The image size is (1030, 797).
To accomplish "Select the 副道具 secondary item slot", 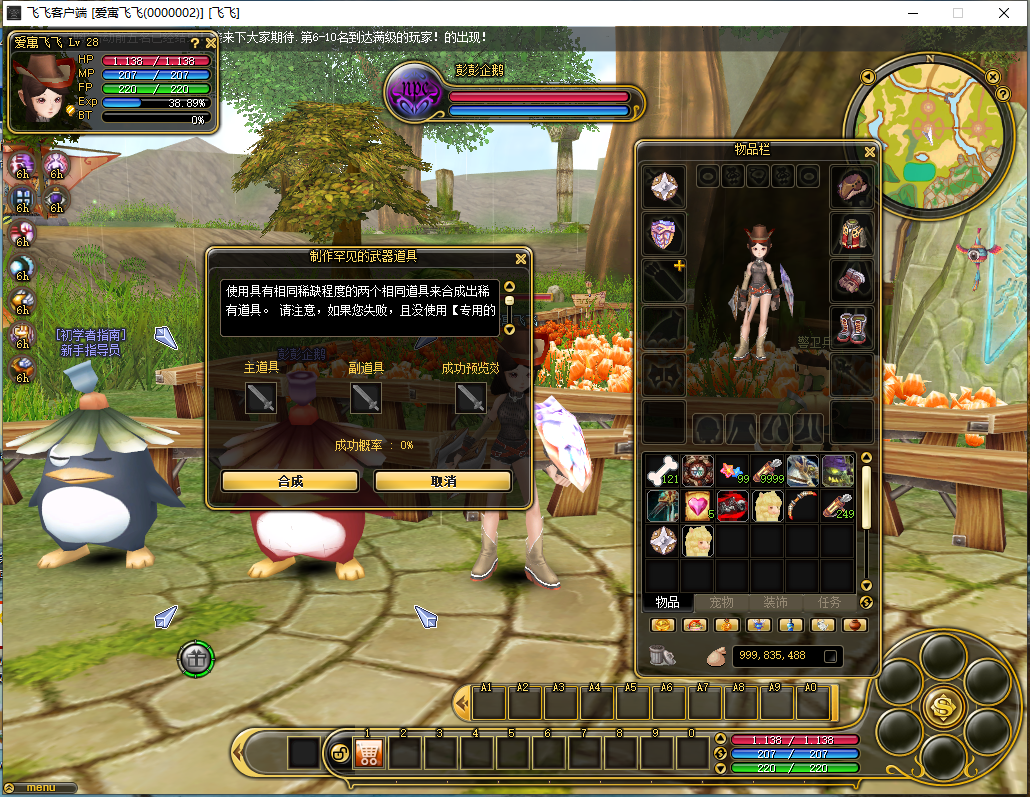I will (366, 398).
